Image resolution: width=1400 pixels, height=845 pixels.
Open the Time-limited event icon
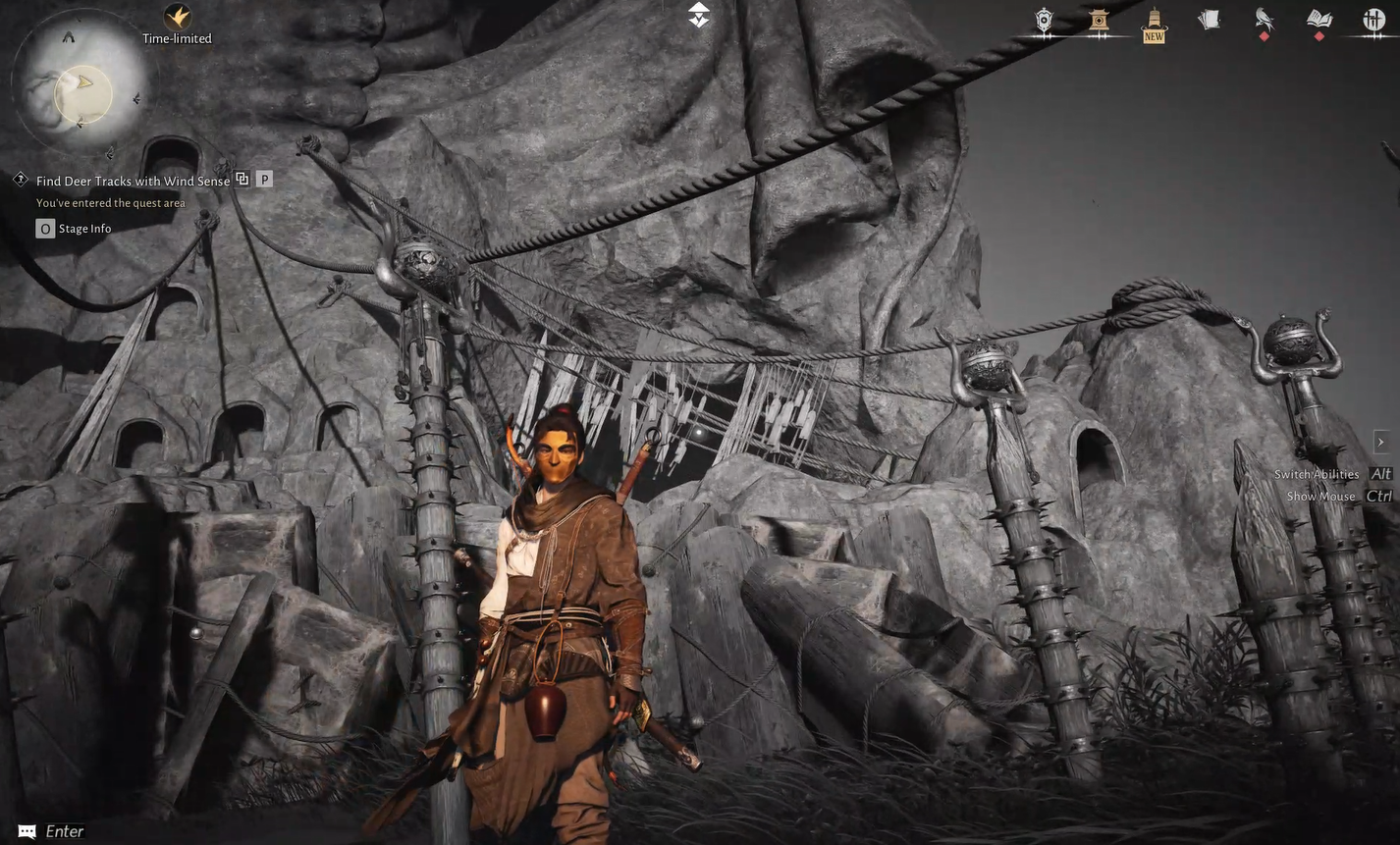point(177,16)
